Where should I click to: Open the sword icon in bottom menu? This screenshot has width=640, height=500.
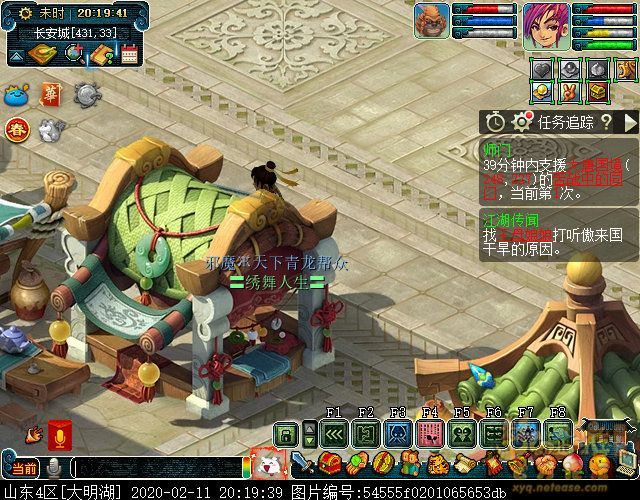click(x=299, y=464)
